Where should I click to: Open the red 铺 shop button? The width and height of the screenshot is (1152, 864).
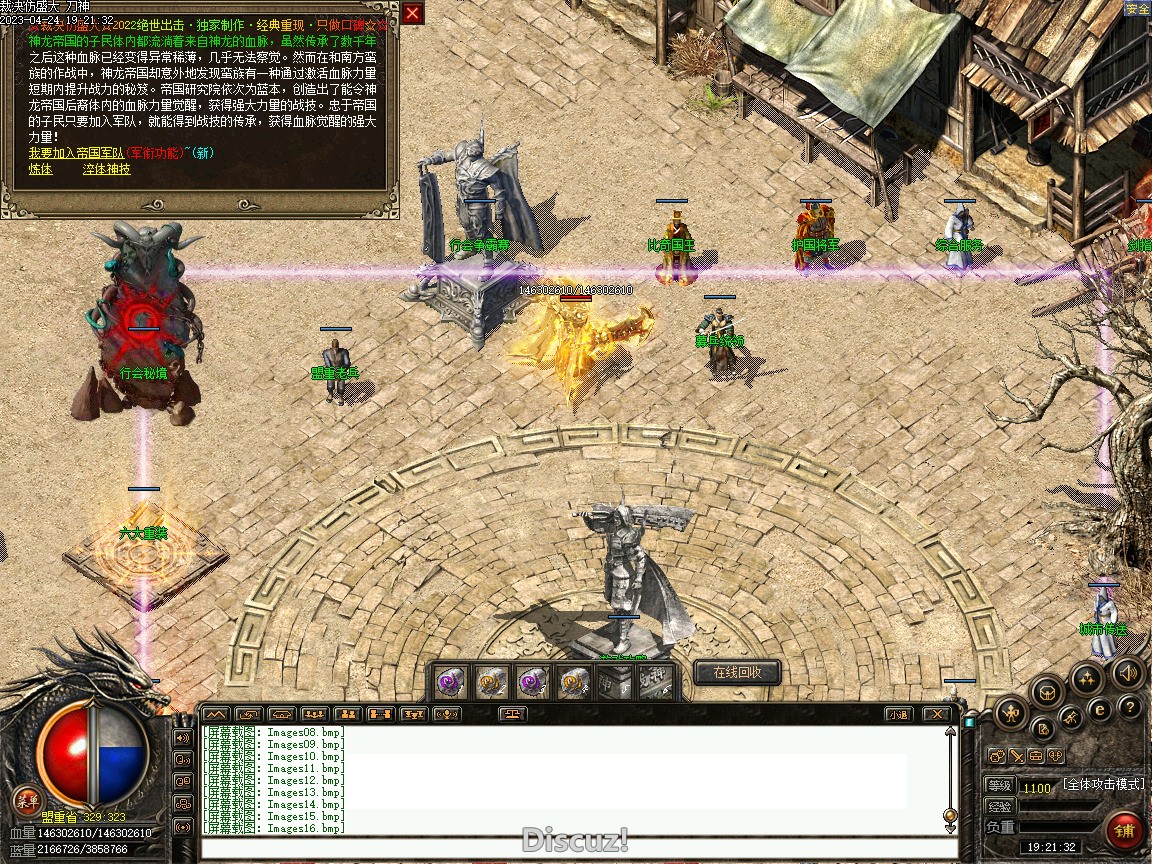(1126, 830)
